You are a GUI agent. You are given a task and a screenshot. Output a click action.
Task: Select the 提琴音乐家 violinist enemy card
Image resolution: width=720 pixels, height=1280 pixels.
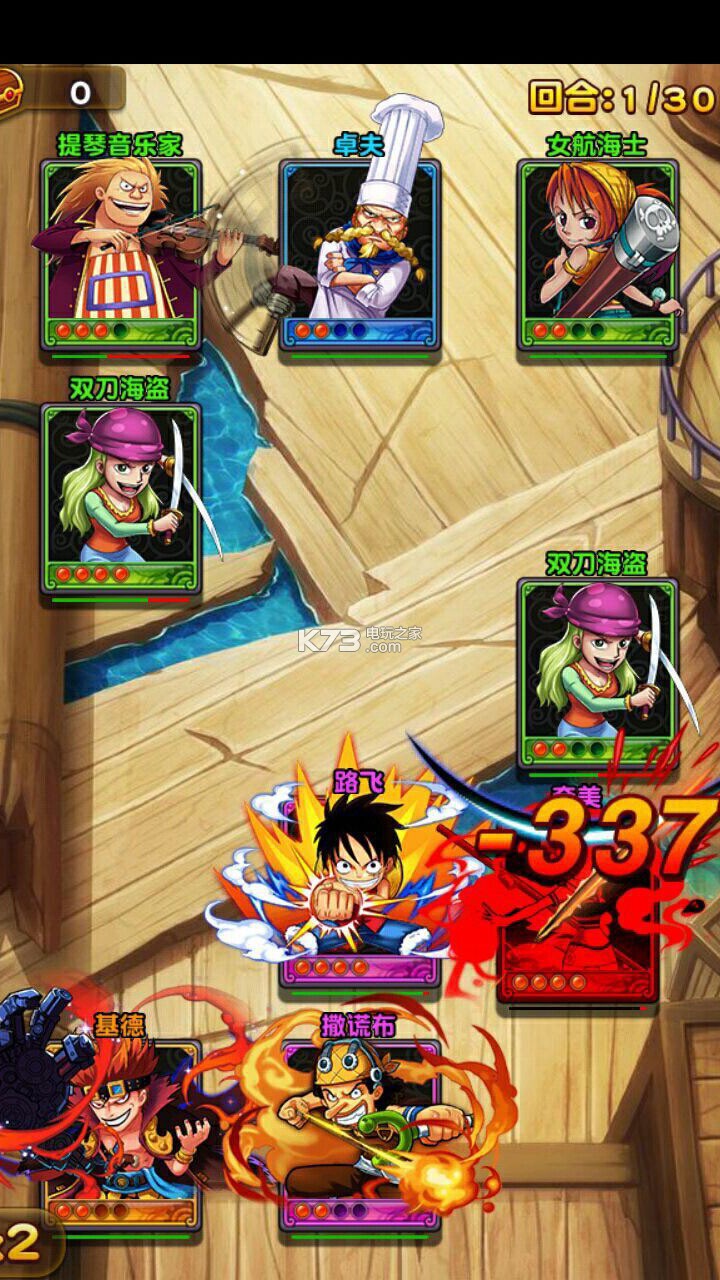(x=121, y=253)
